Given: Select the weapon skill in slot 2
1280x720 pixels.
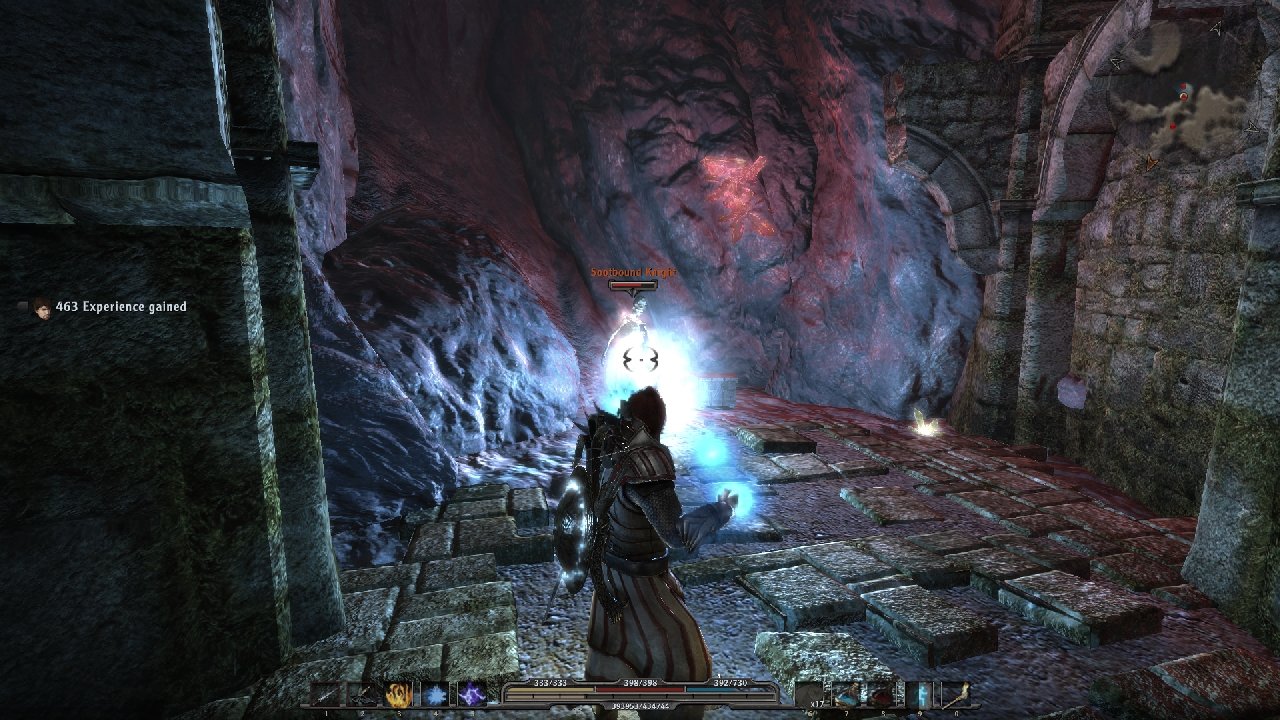Looking at the screenshot, I should pos(364,695).
